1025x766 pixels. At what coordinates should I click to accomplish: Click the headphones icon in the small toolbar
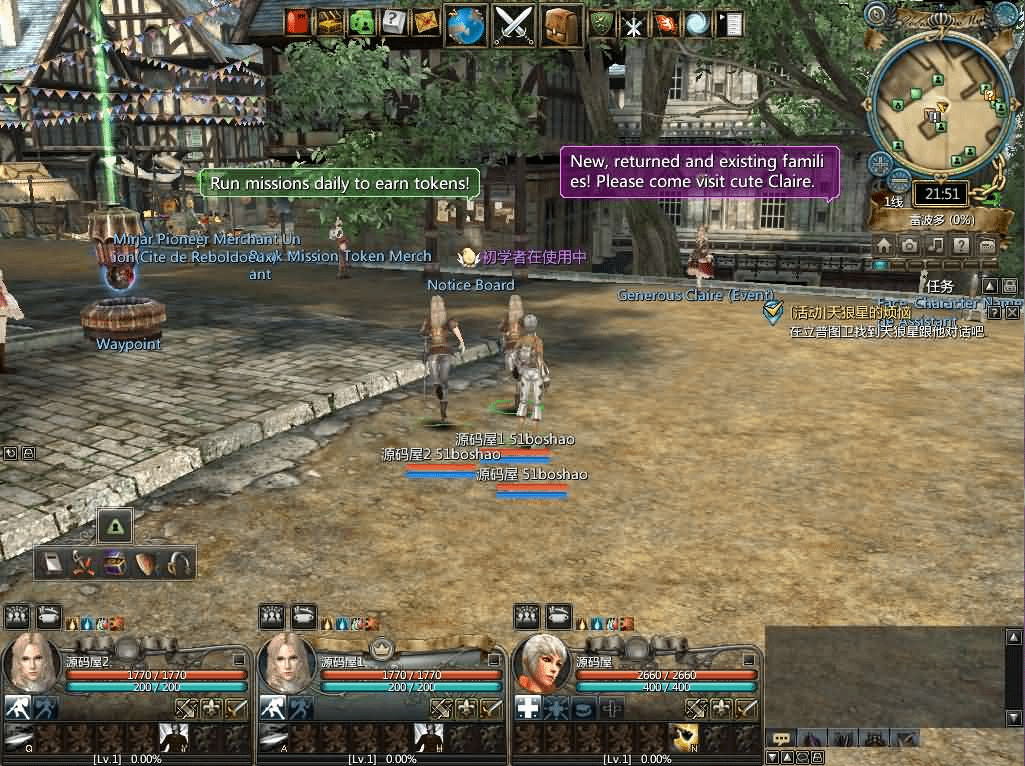click(179, 564)
